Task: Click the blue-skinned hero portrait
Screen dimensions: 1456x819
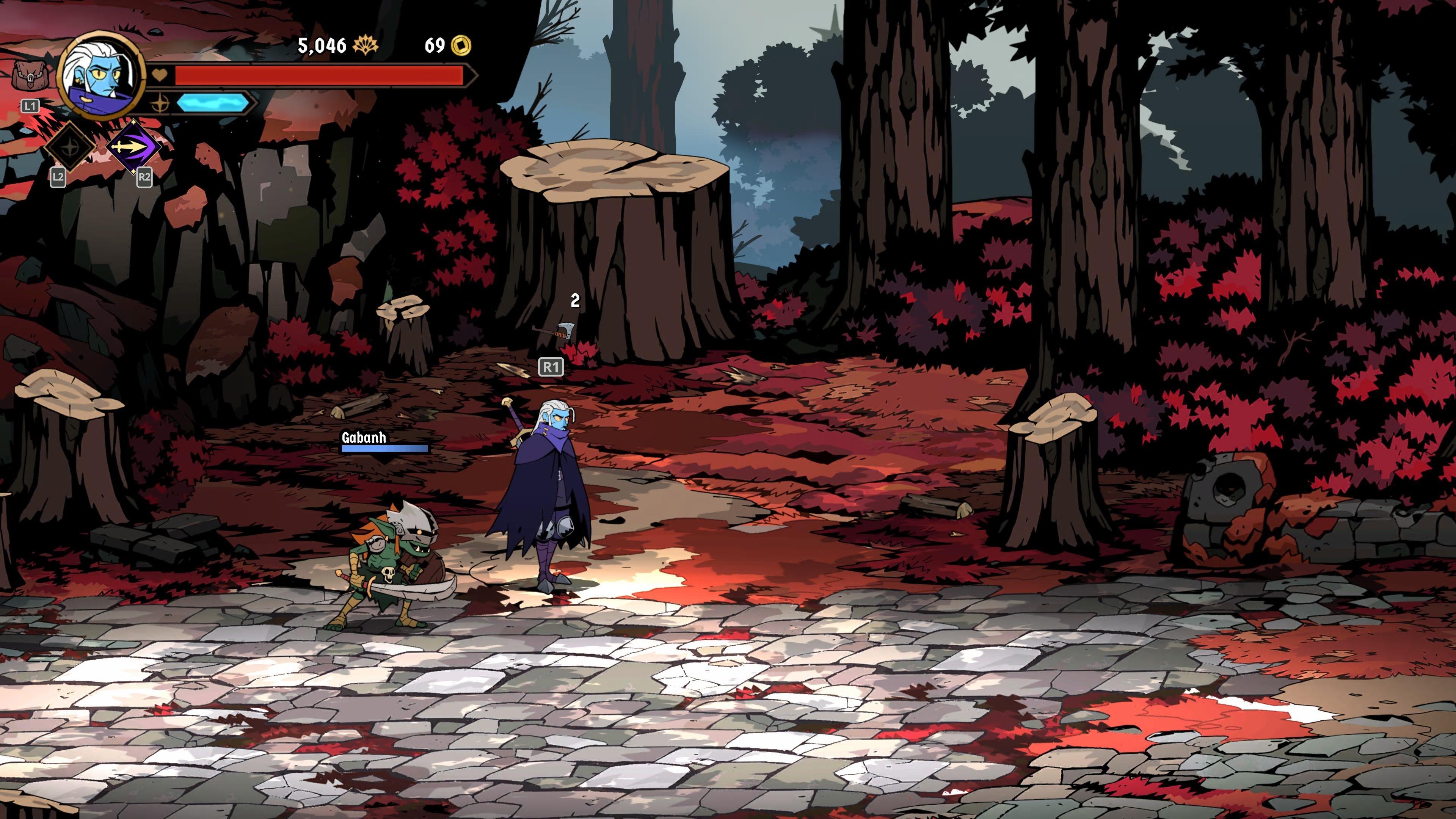Action: [x=101, y=76]
